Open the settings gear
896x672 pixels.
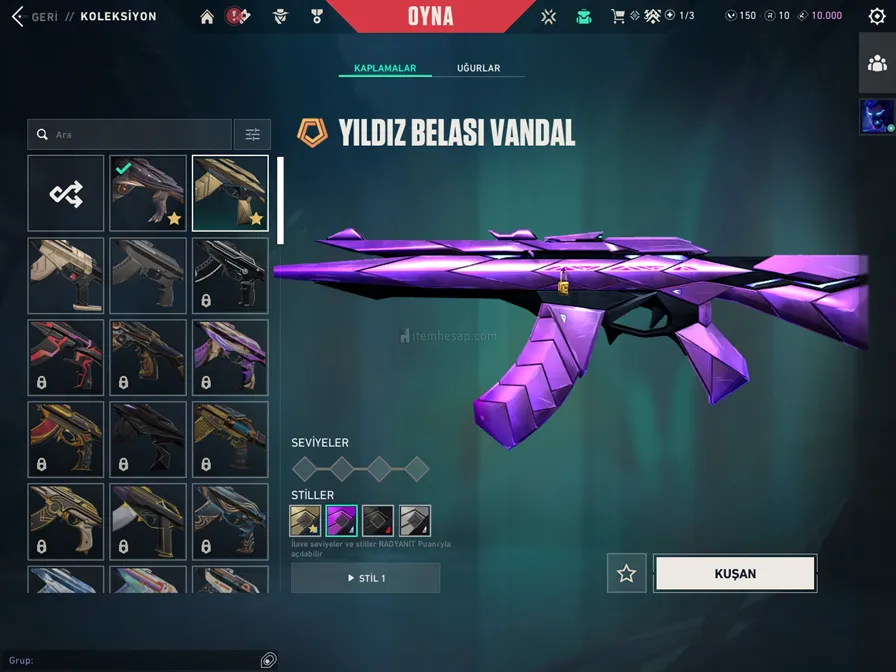point(877,16)
